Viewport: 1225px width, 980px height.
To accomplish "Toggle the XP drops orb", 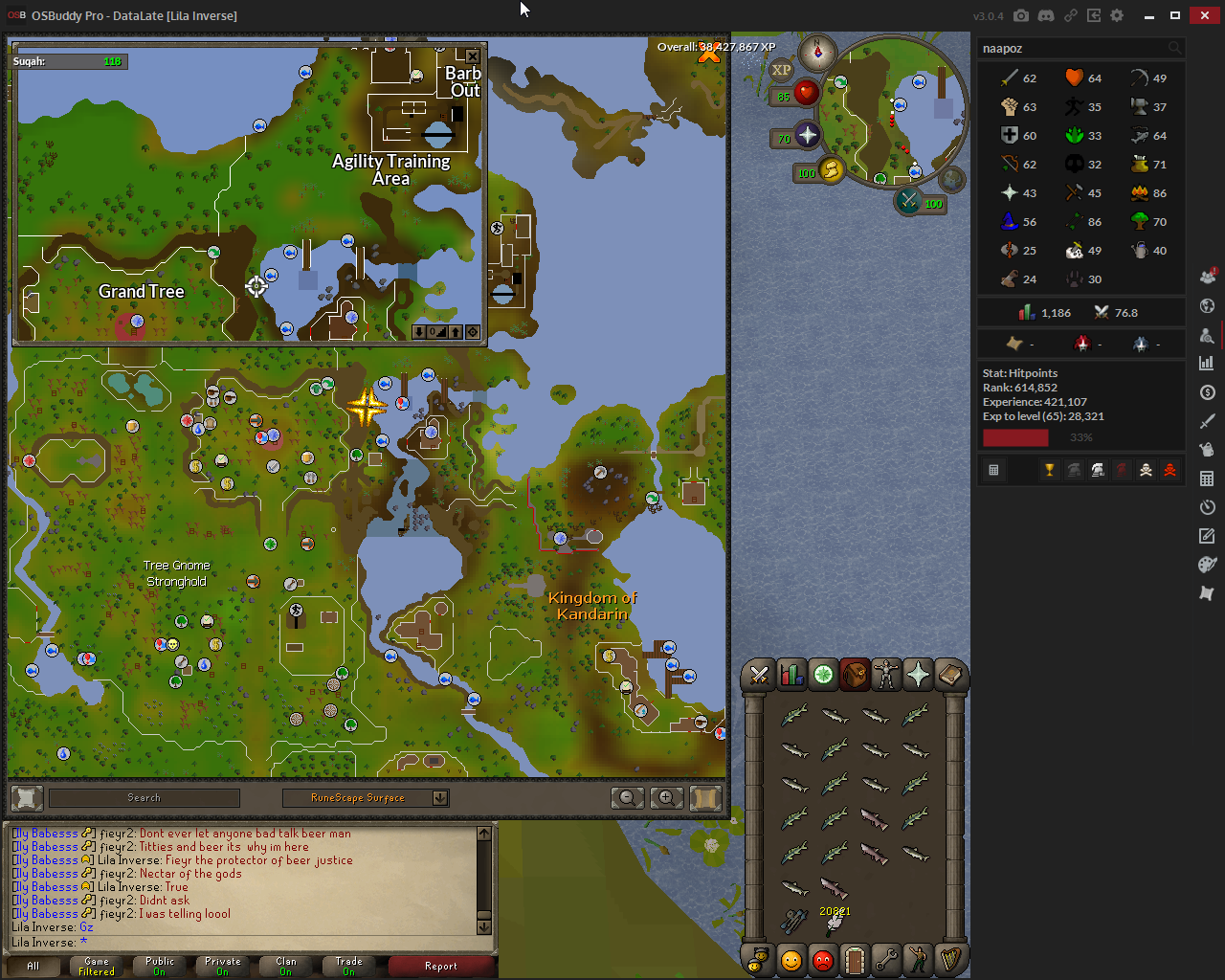I will point(782,70).
